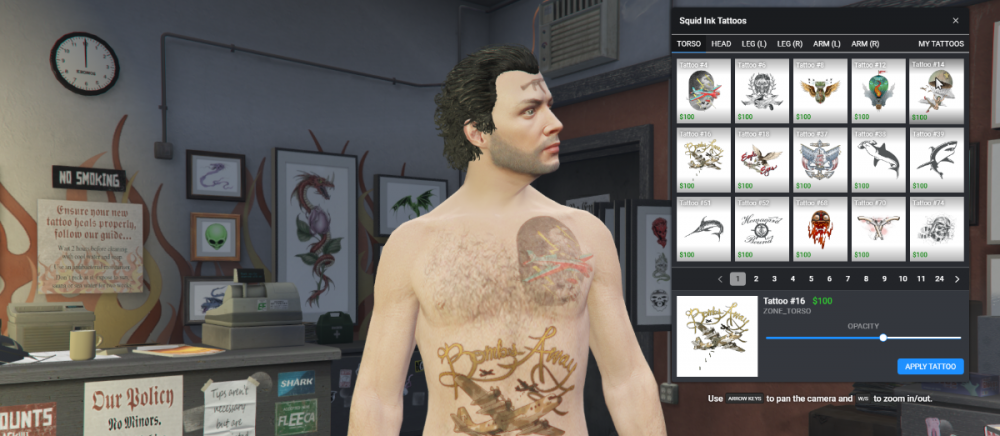Select the bomber plane Tattoo #16
This screenshot has width=1000, height=436.
[703, 159]
